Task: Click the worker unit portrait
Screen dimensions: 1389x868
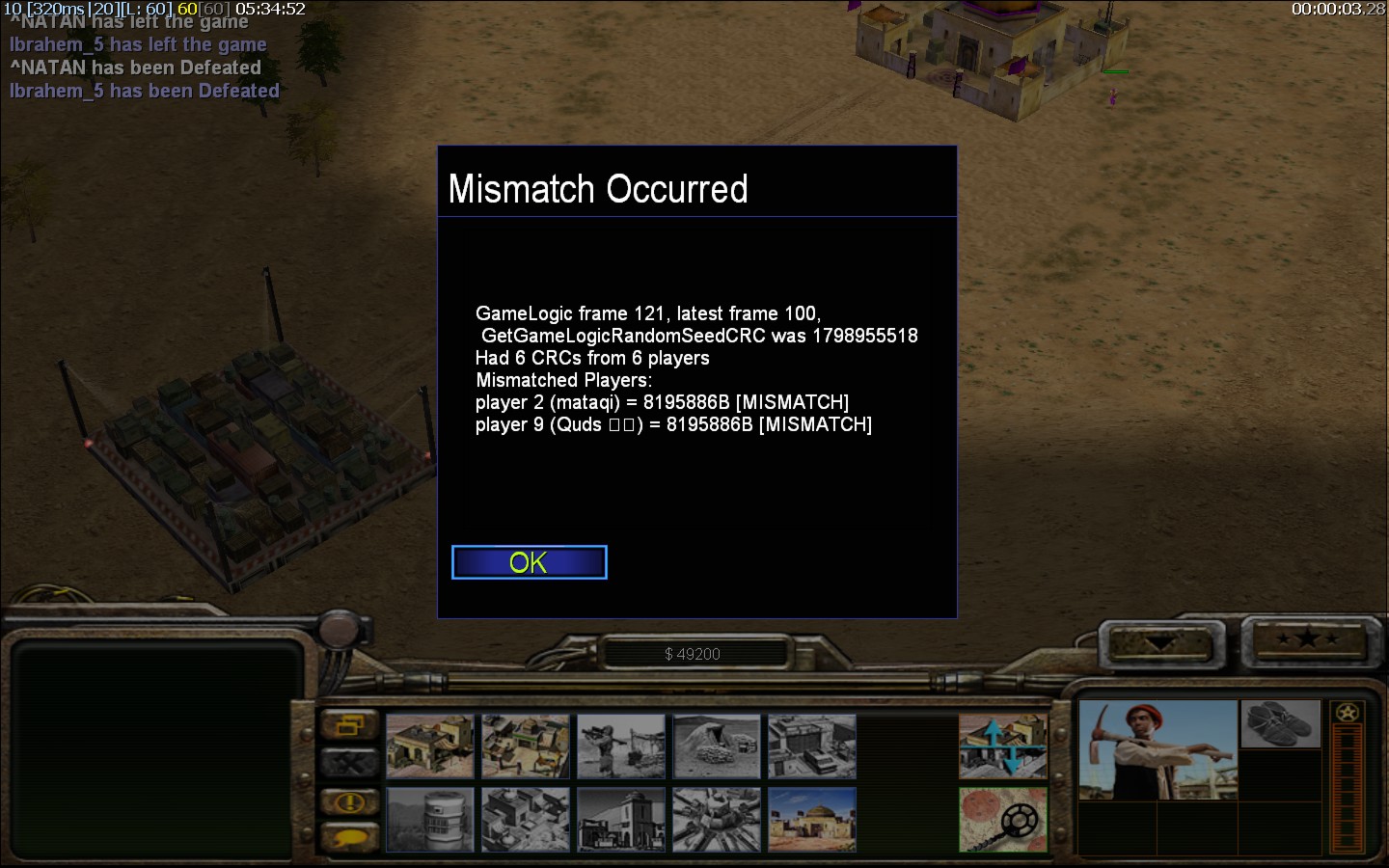Action: (x=1157, y=749)
